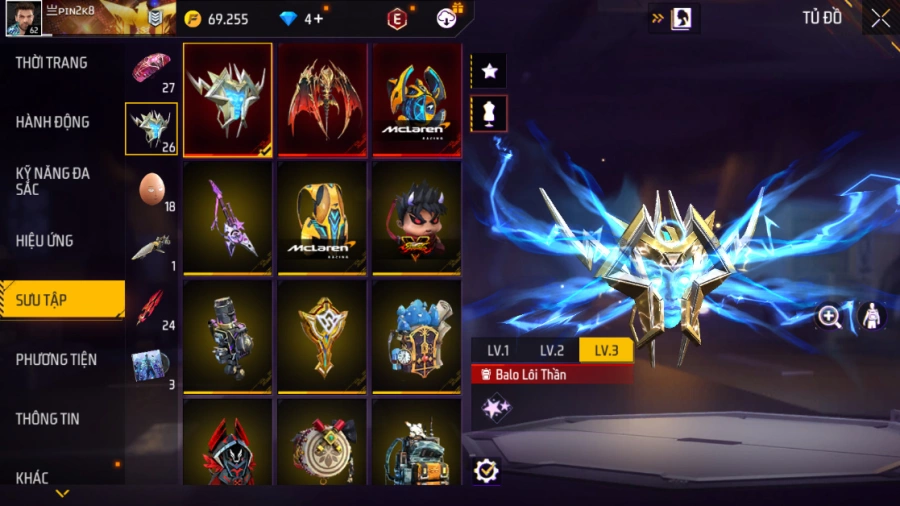Click the magnifier zoom preview button
900x506 pixels.
pyautogui.click(x=829, y=317)
